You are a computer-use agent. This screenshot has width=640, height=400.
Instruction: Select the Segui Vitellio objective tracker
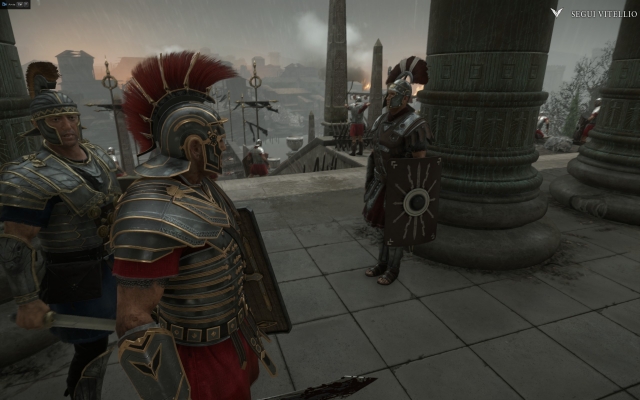tap(592, 13)
